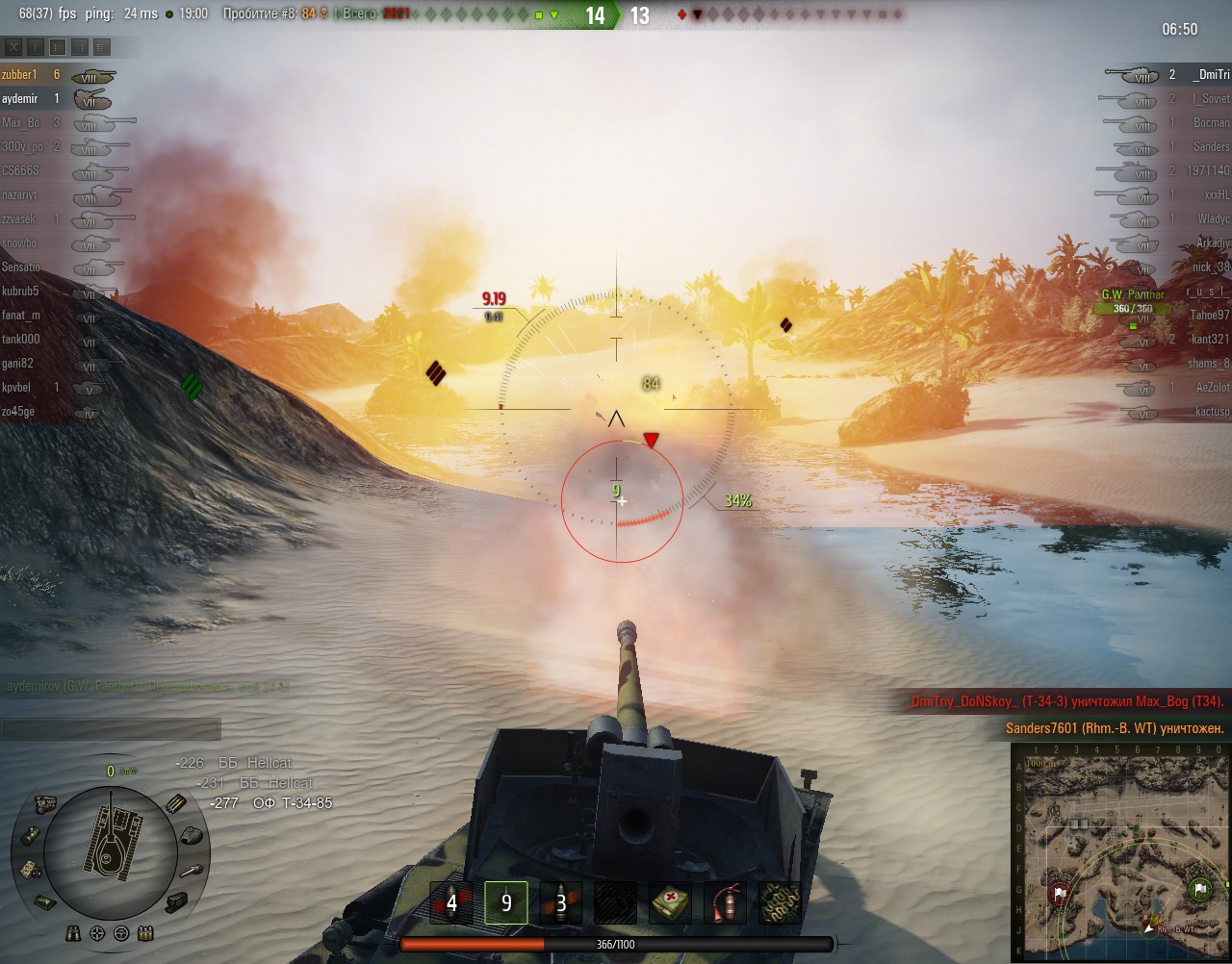Screen dimensions: 1232x964
Task: Click the tracks module icon
Action: (x=177, y=901)
